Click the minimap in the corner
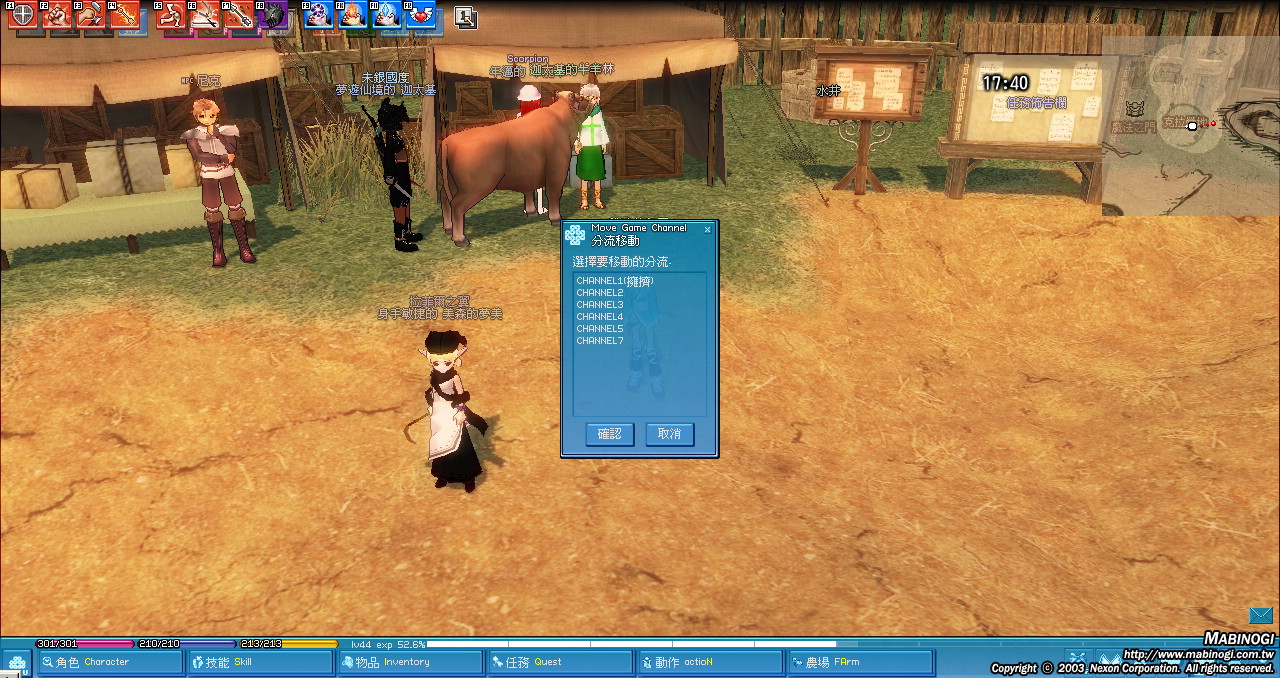 pos(1190,125)
